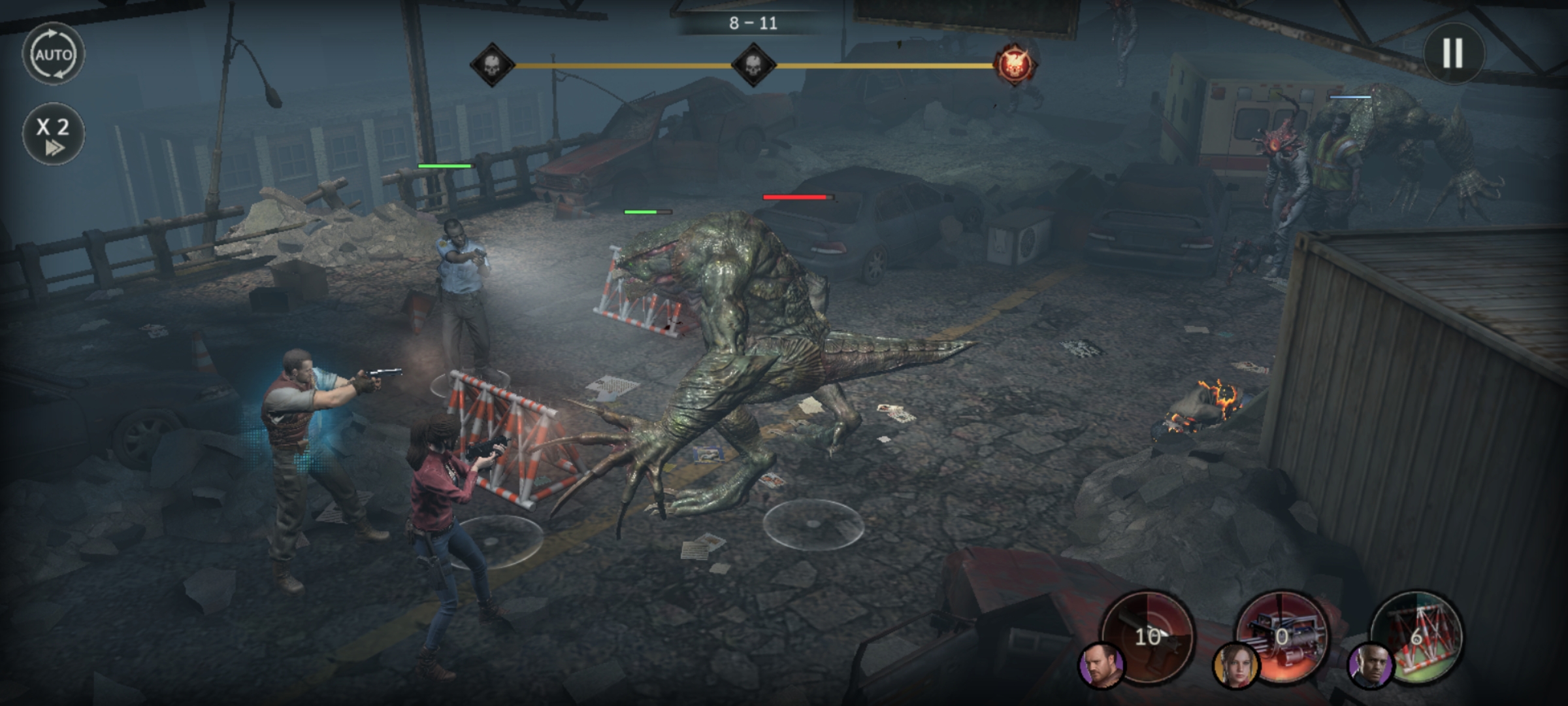
Task: Toggle the AUTO battle button
Action: (53, 54)
